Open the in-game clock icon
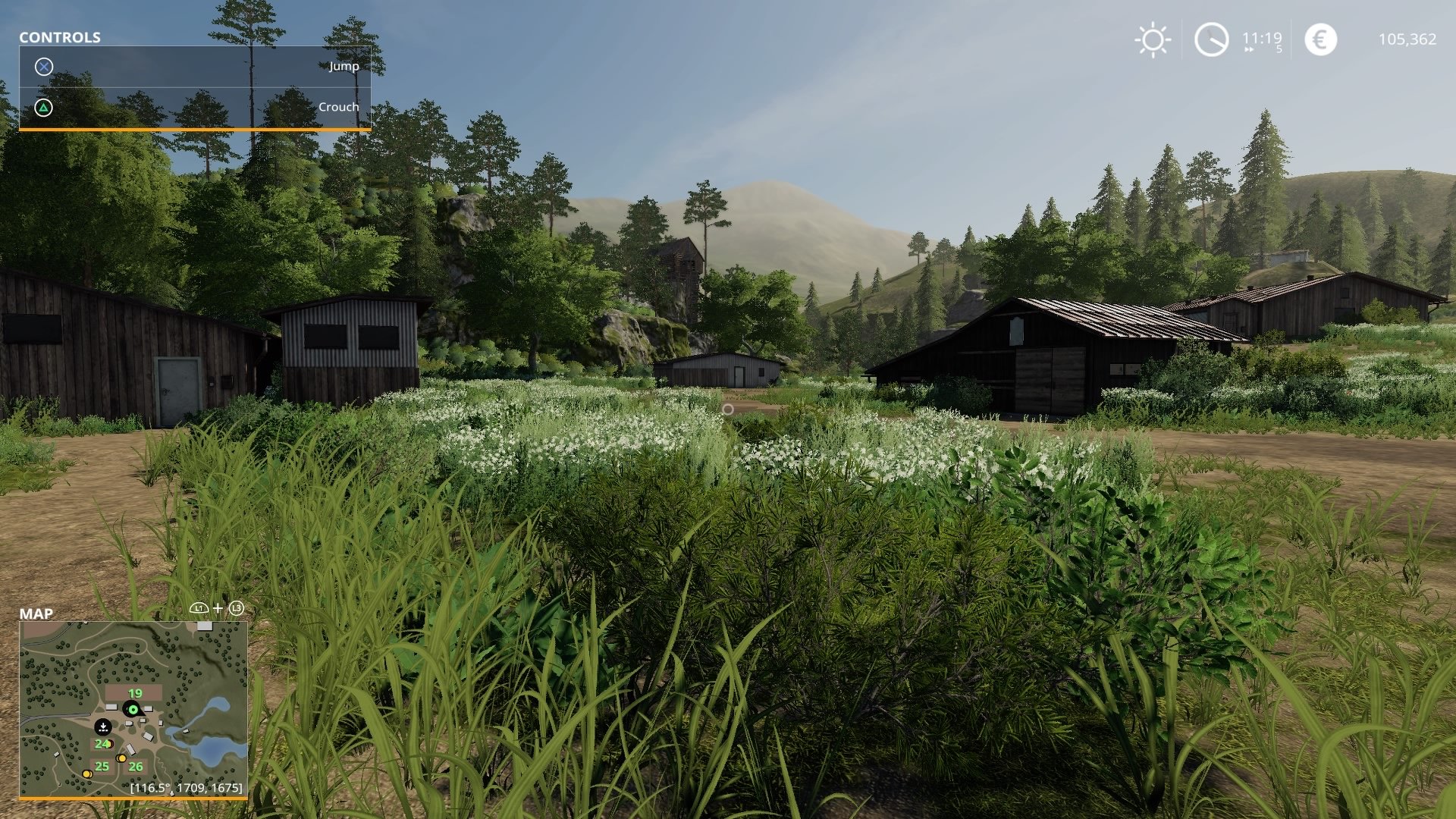The image size is (1456, 819). pos(1211,38)
